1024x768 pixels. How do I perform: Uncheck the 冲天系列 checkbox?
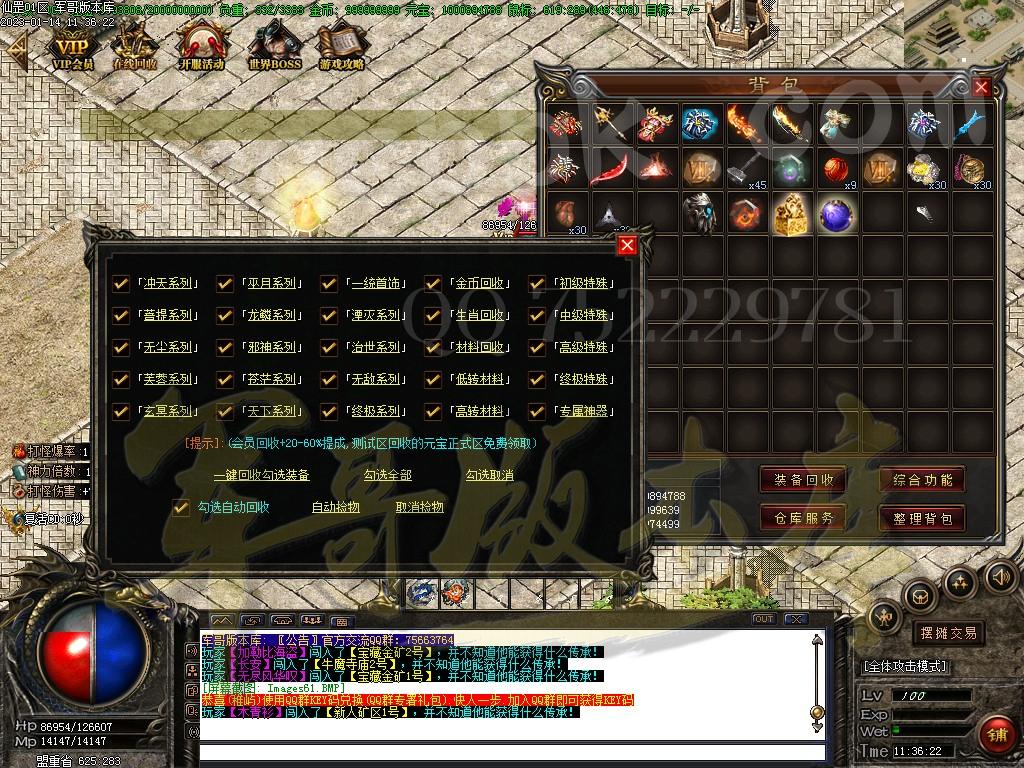tap(121, 284)
